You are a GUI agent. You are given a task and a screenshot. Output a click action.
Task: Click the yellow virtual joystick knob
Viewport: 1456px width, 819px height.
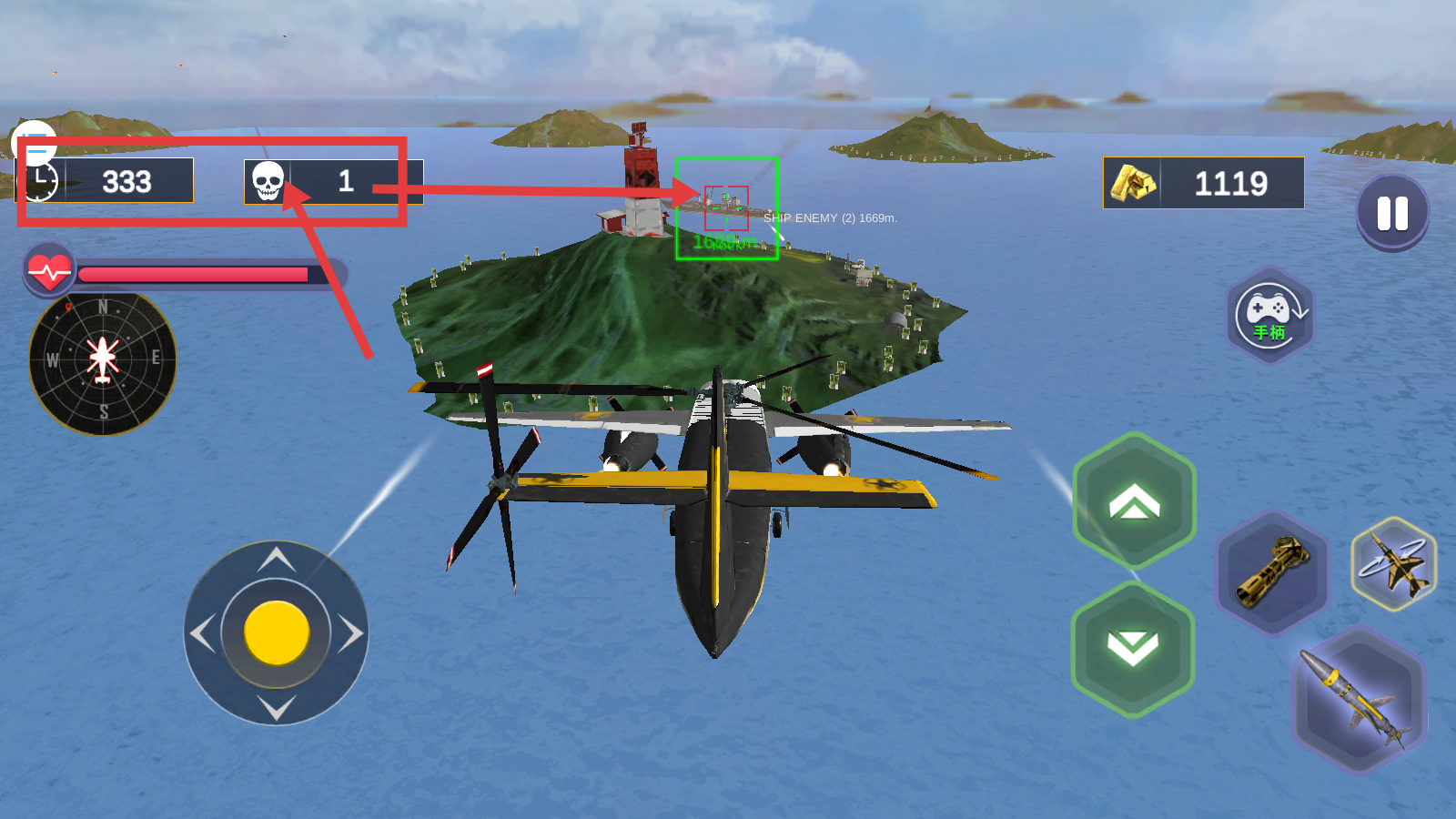click(x=277, y=632)
